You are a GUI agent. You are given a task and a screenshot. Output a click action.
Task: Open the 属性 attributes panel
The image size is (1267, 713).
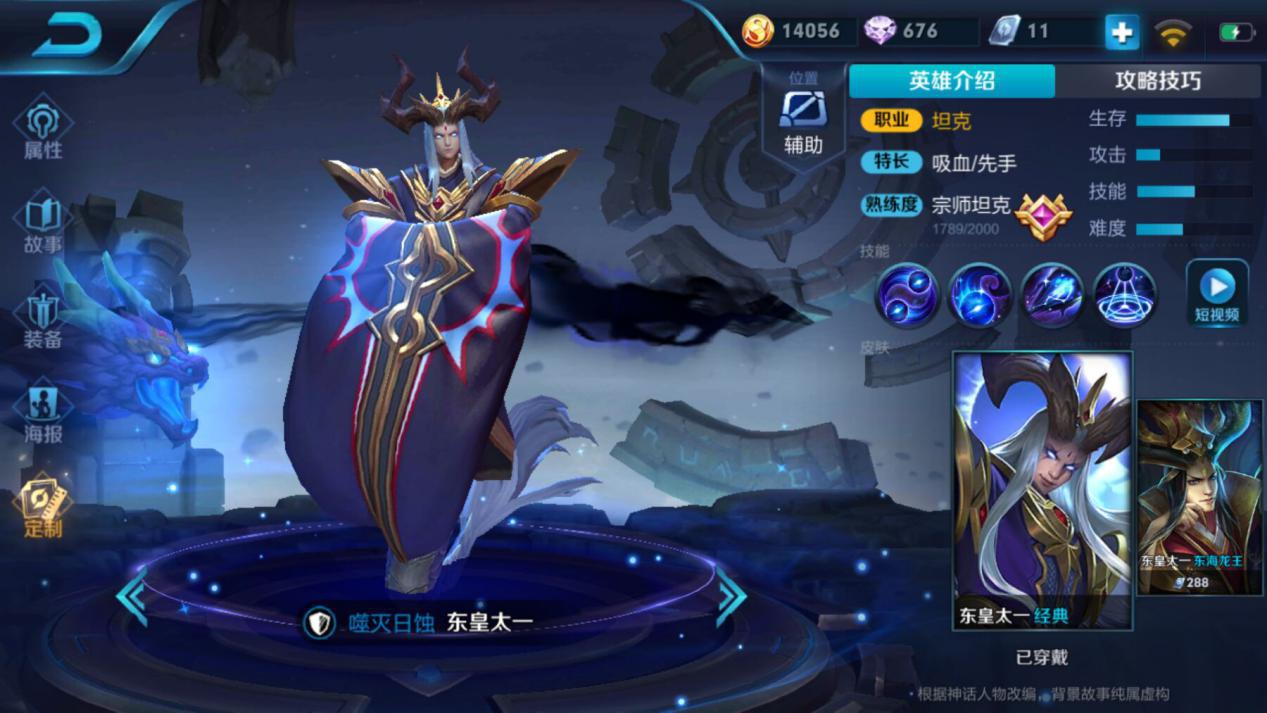coord(43,130)
